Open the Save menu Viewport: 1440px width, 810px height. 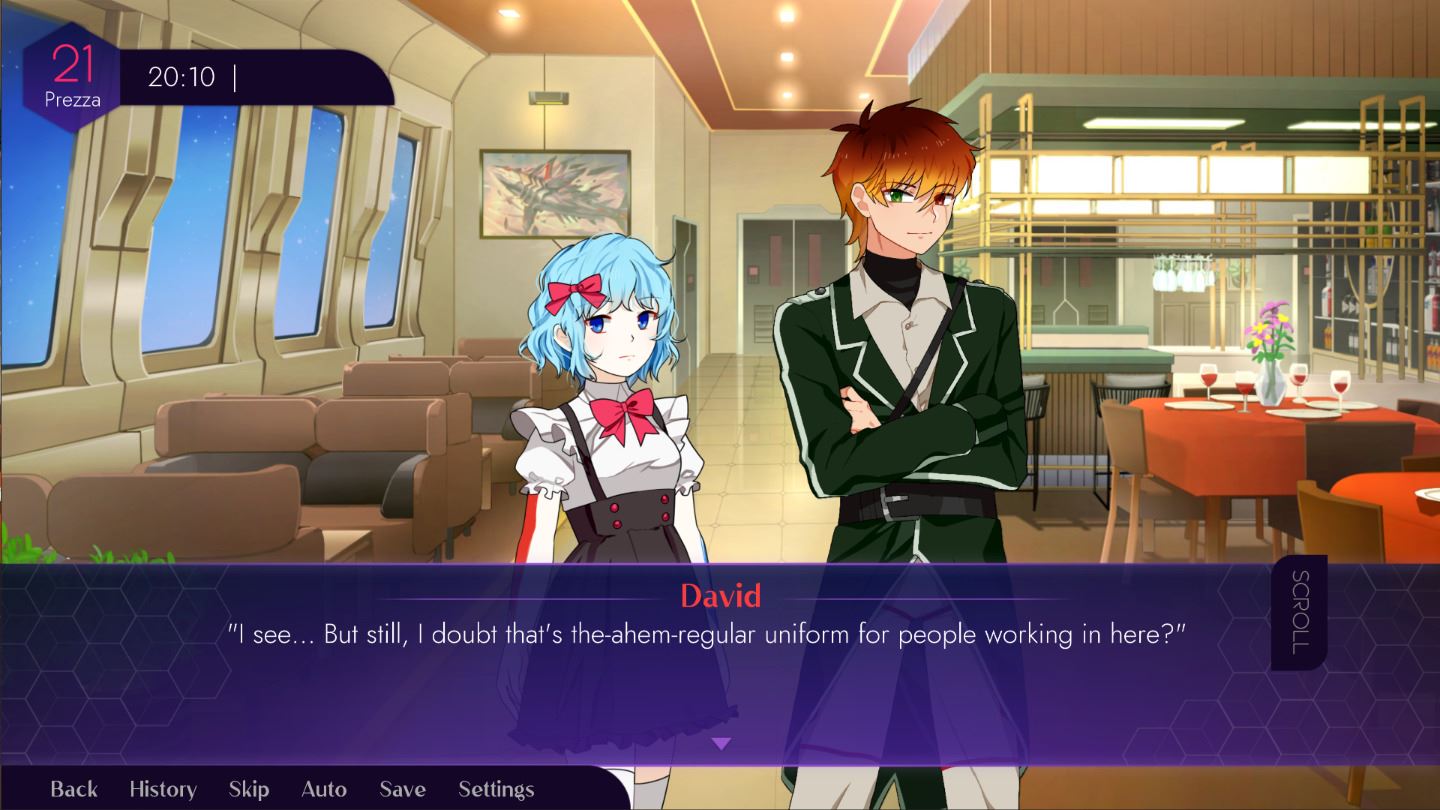point(402,789)
